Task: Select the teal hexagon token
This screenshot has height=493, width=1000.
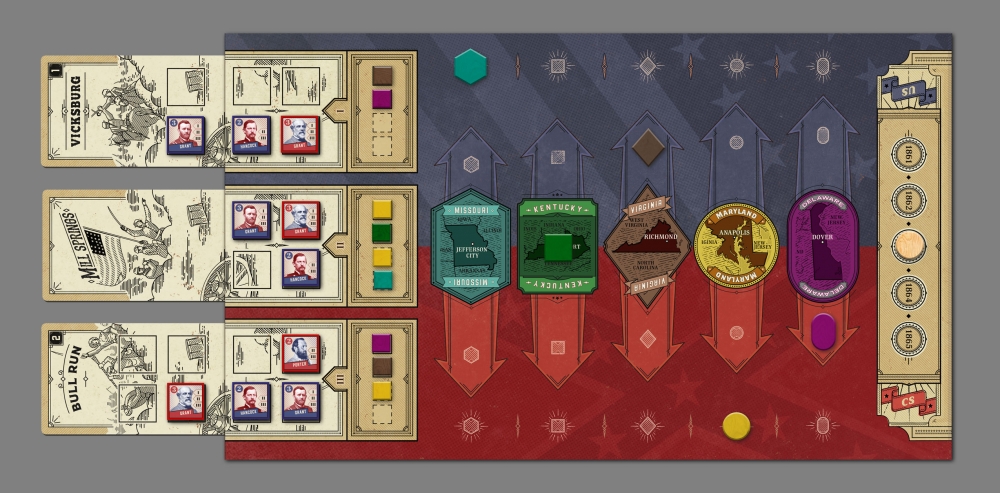Action: point(470,66)
